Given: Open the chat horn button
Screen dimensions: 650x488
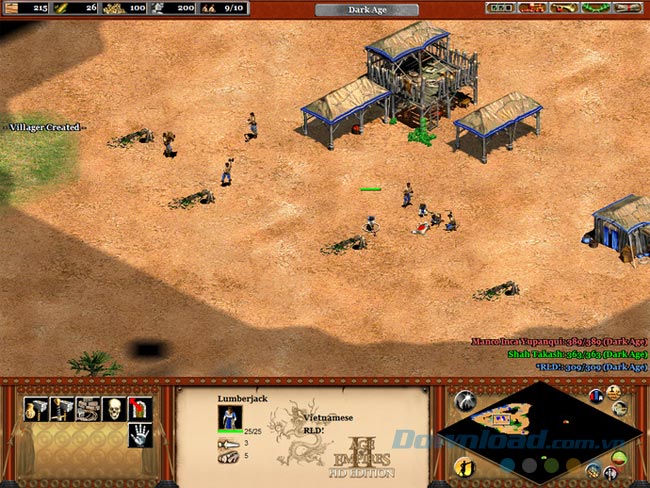Looking at the screenshot, I should pos(566,8).
